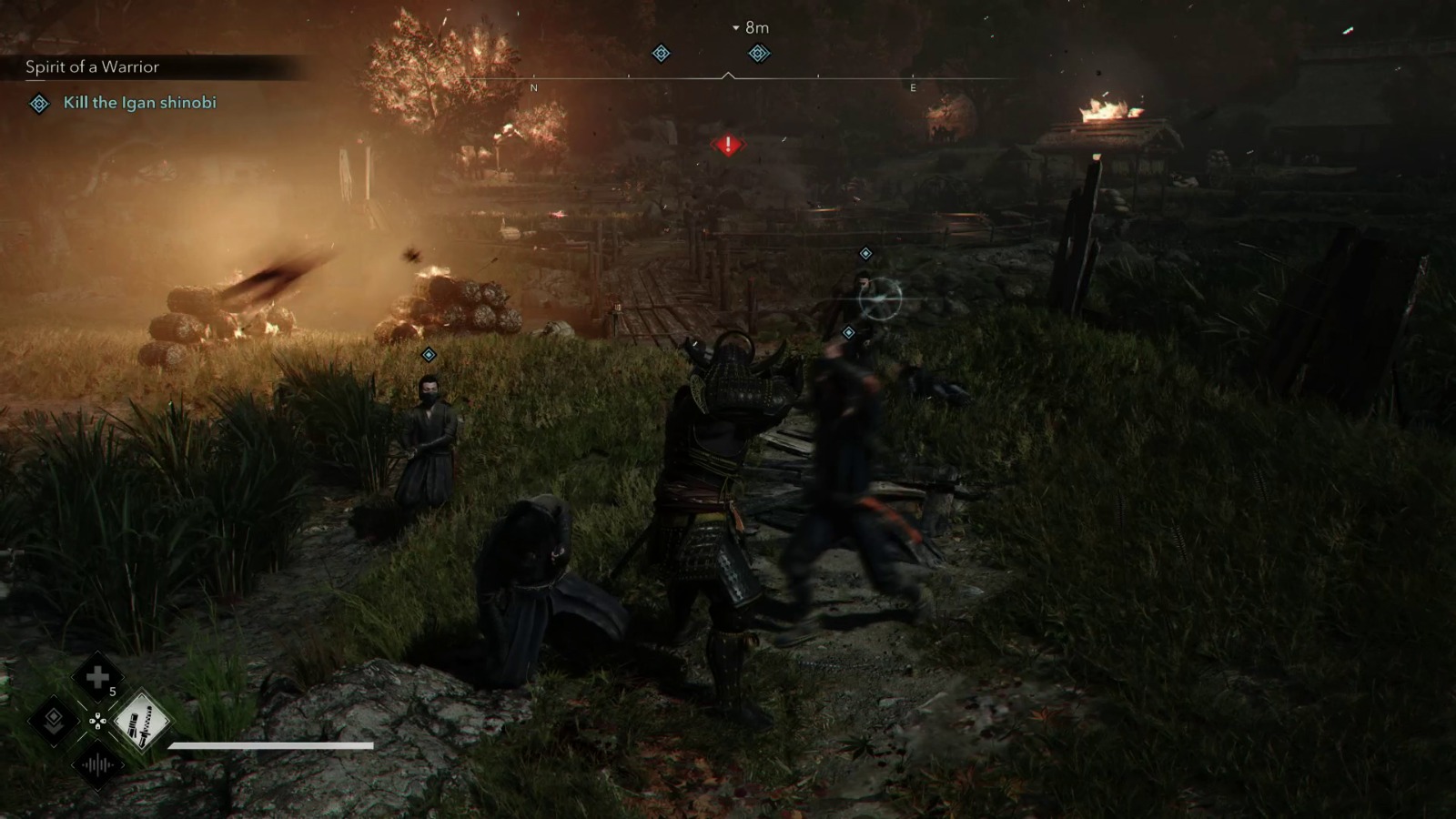1456x819 pixels.
Task: Select the stacked diamonds quick slot
Action: pos(53,722)
